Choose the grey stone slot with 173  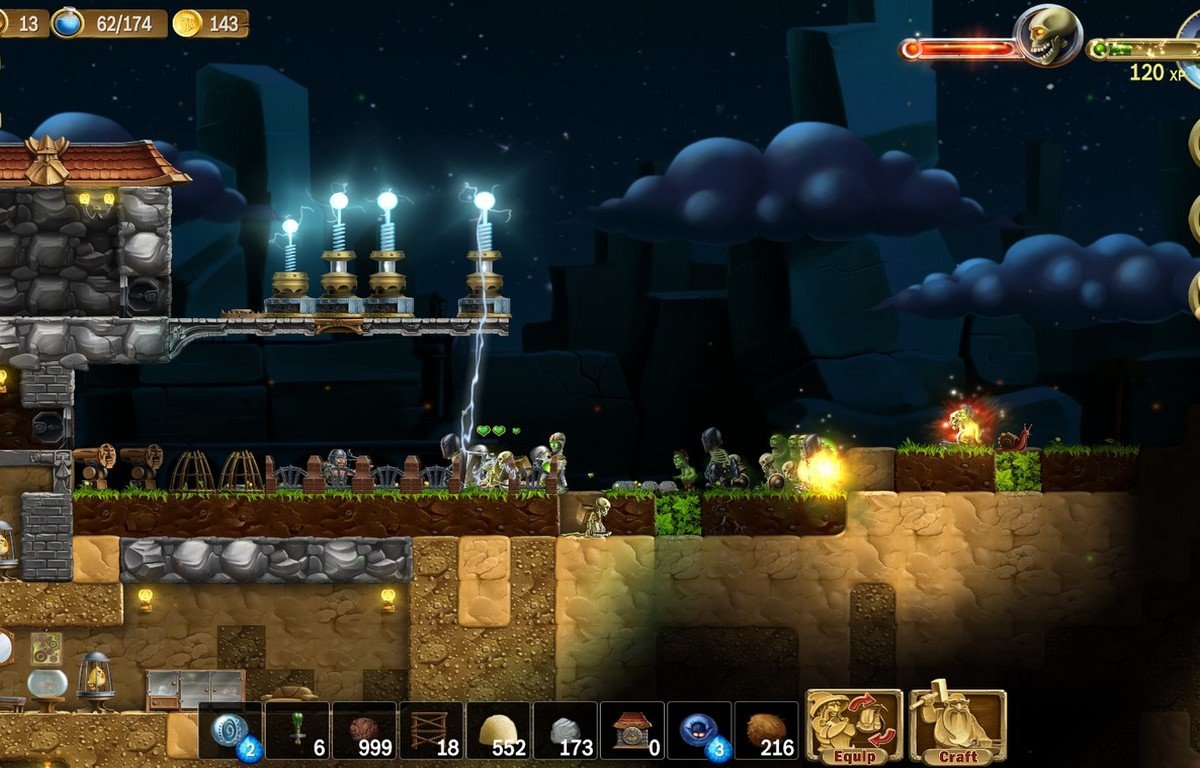(x=565, y=731)
